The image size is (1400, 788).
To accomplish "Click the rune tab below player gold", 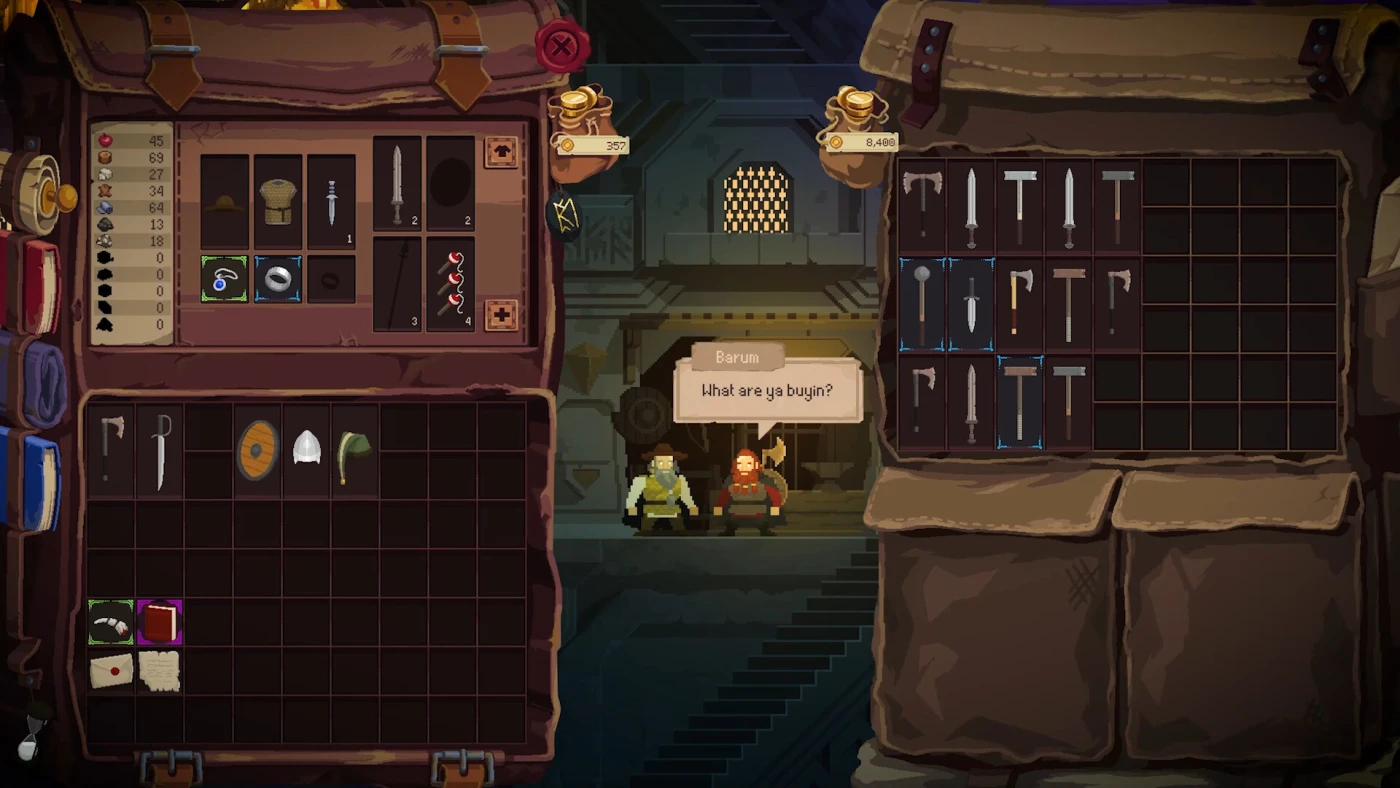I will 565,215.
